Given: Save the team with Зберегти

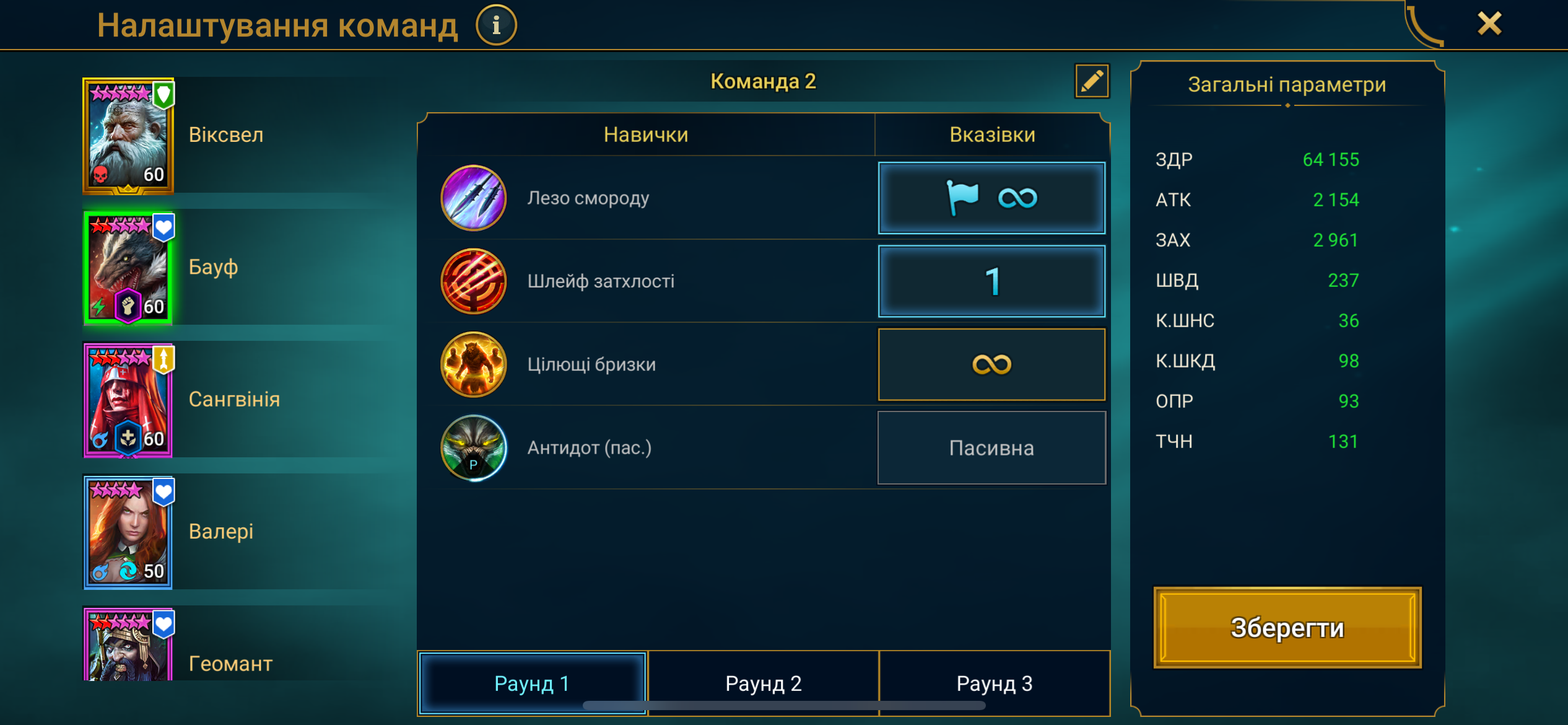Looking at the screenshot, I should (x=1287, y=627).
